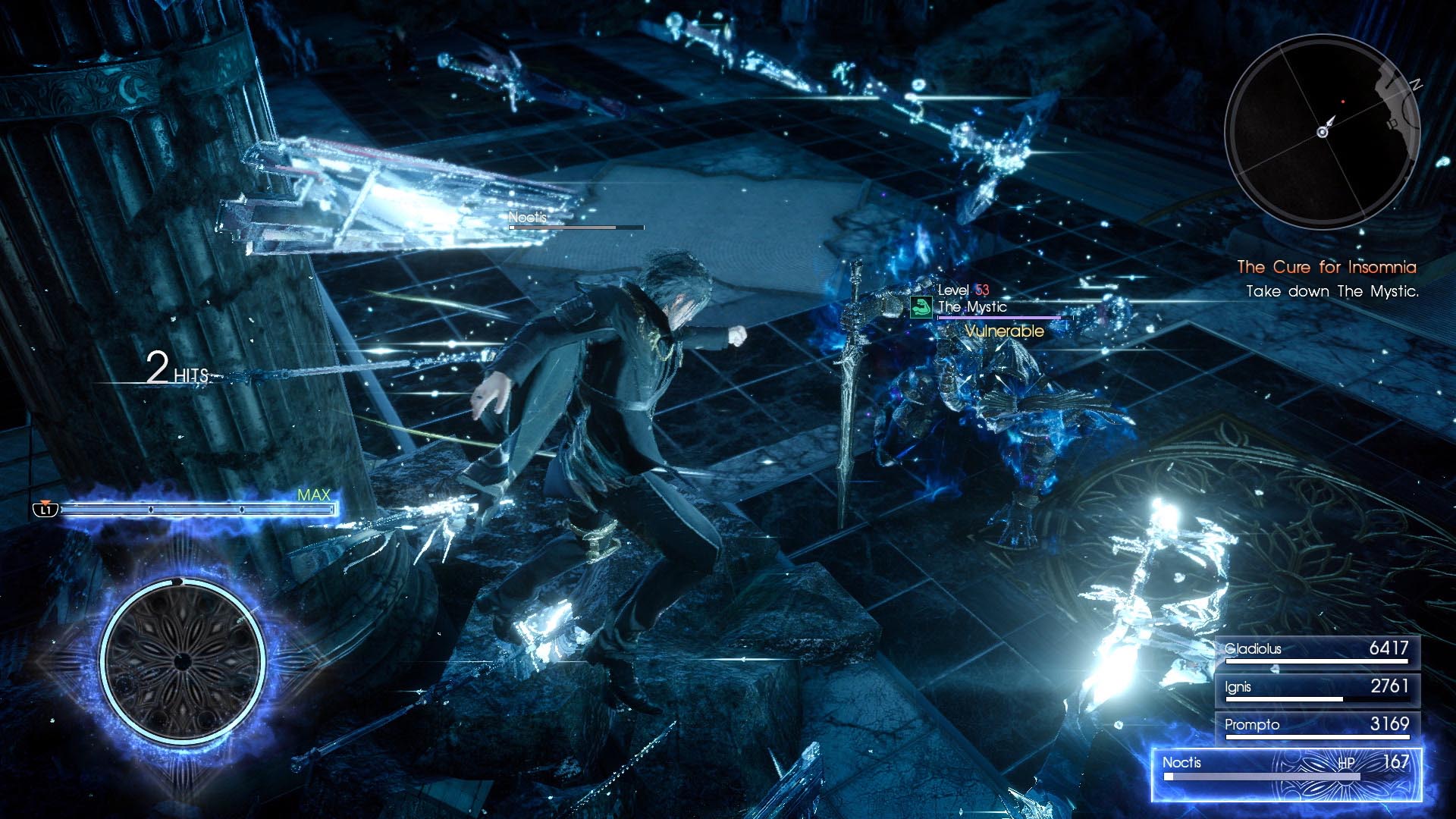Click the 2 HITS combo counter

coord(174,372)
